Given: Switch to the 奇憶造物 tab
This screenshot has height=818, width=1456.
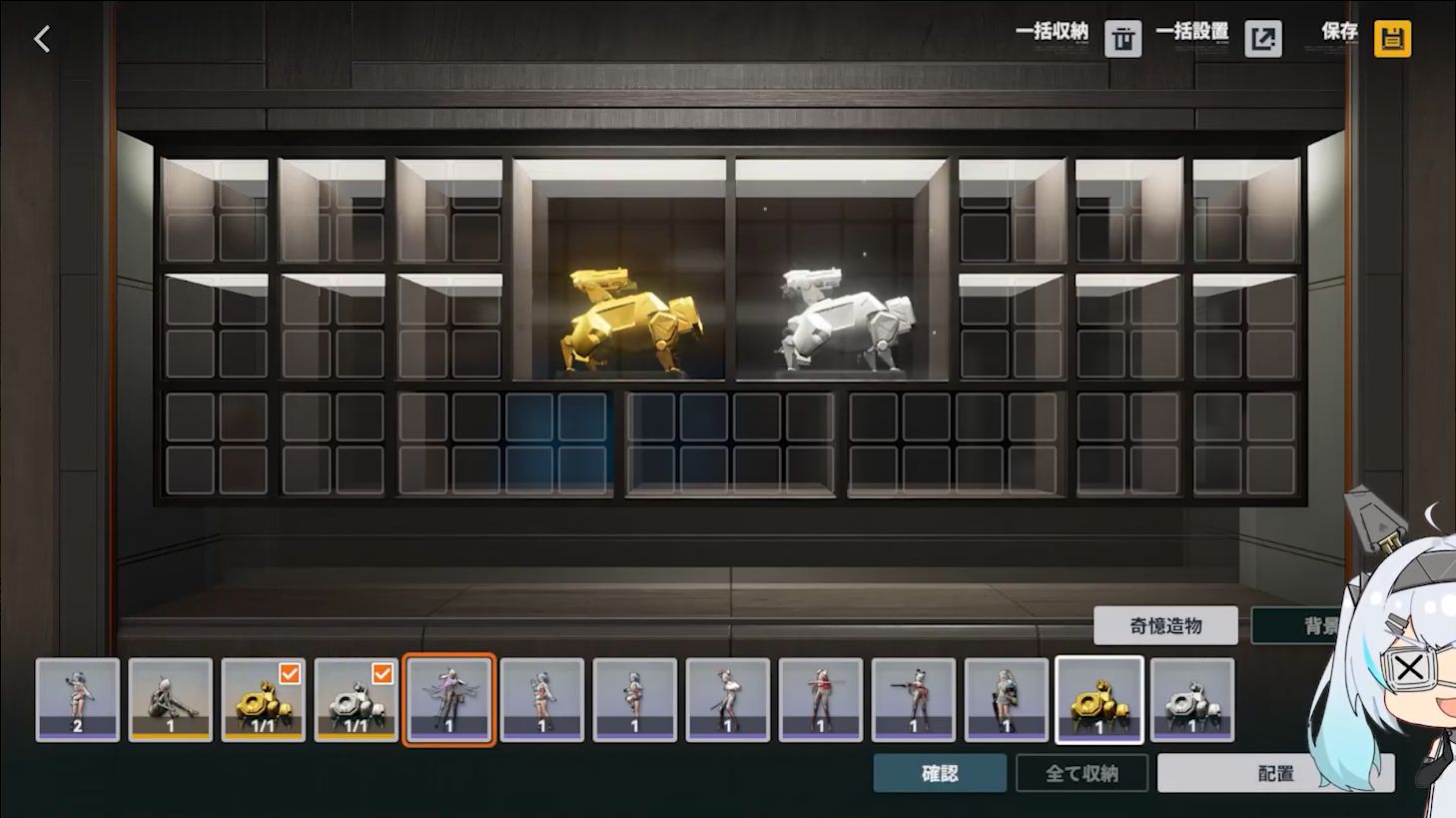Looking at the screenshot, I should pyautogui.click(x=1165, y=626).
